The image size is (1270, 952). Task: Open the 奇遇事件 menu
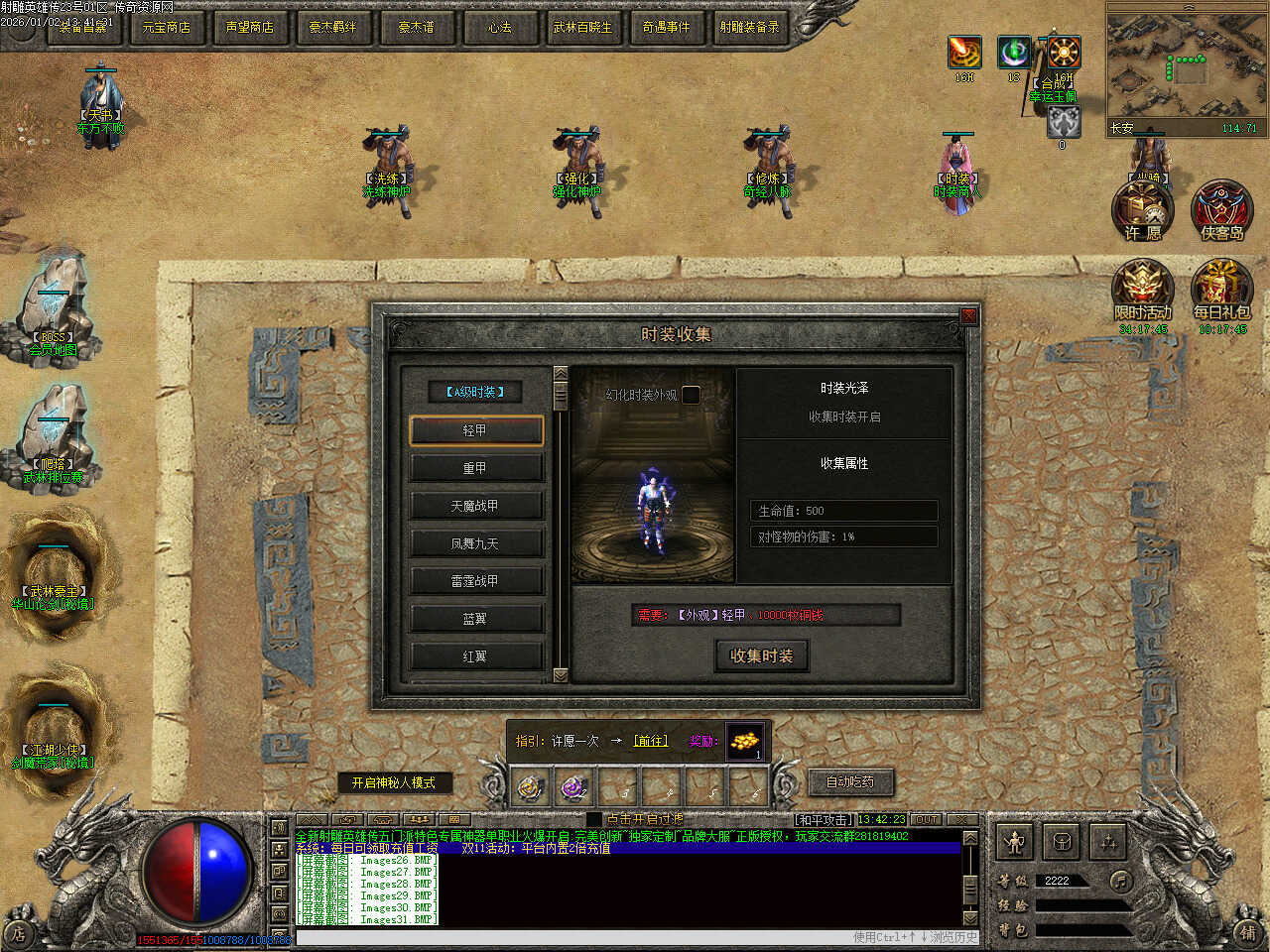coord(666,27)
